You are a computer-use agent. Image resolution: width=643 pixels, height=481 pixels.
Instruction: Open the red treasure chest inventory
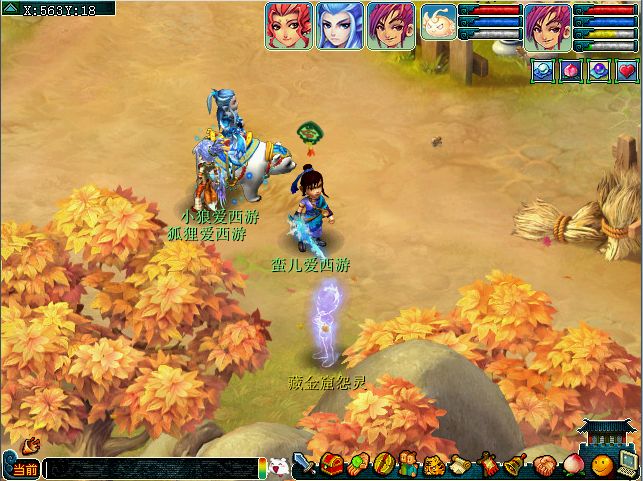click(332, 465)
